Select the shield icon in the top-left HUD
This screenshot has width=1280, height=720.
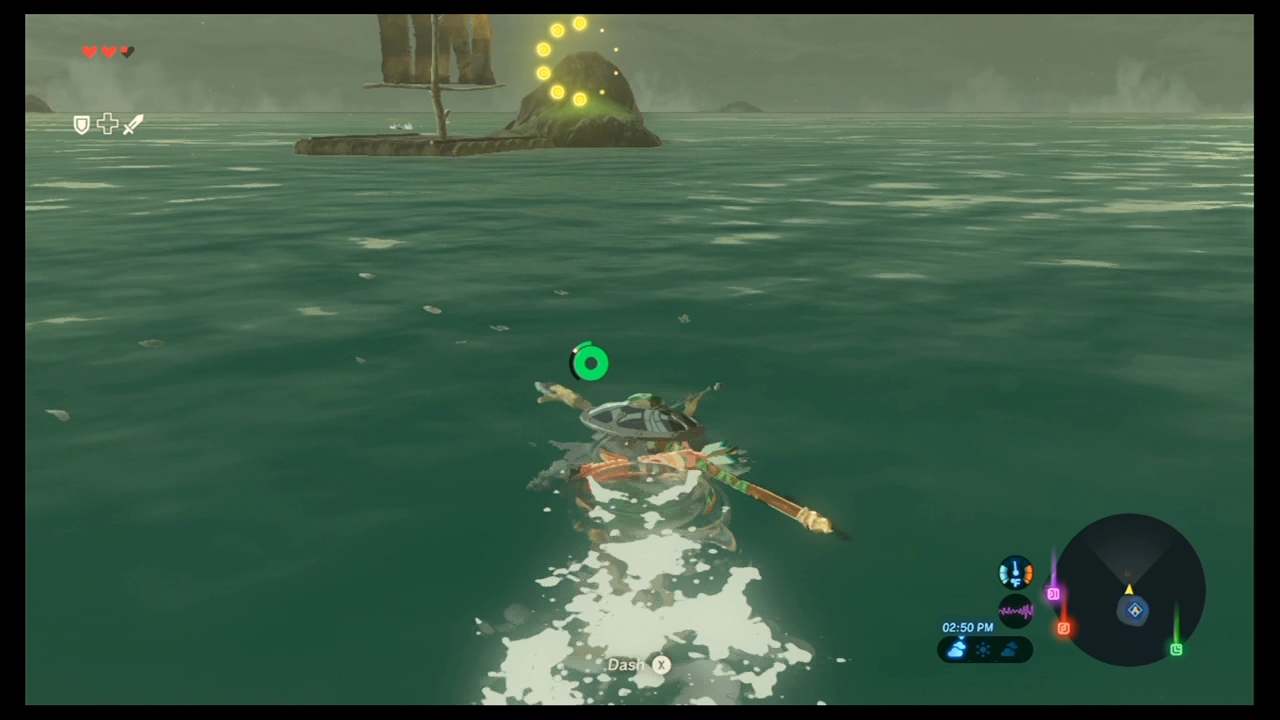coord(81,124)
